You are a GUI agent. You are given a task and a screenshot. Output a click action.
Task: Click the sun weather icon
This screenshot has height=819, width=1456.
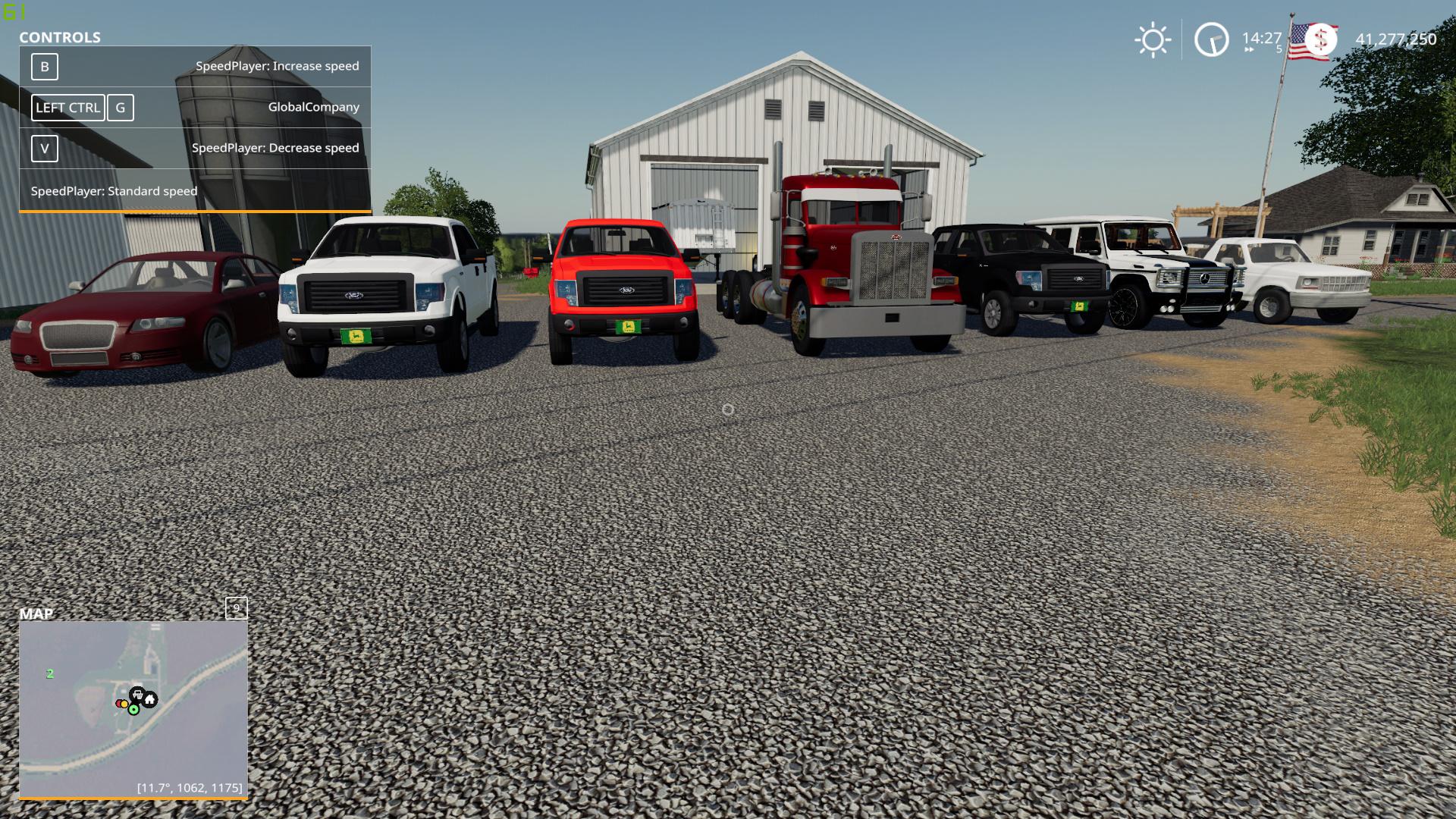[1153, 39]
